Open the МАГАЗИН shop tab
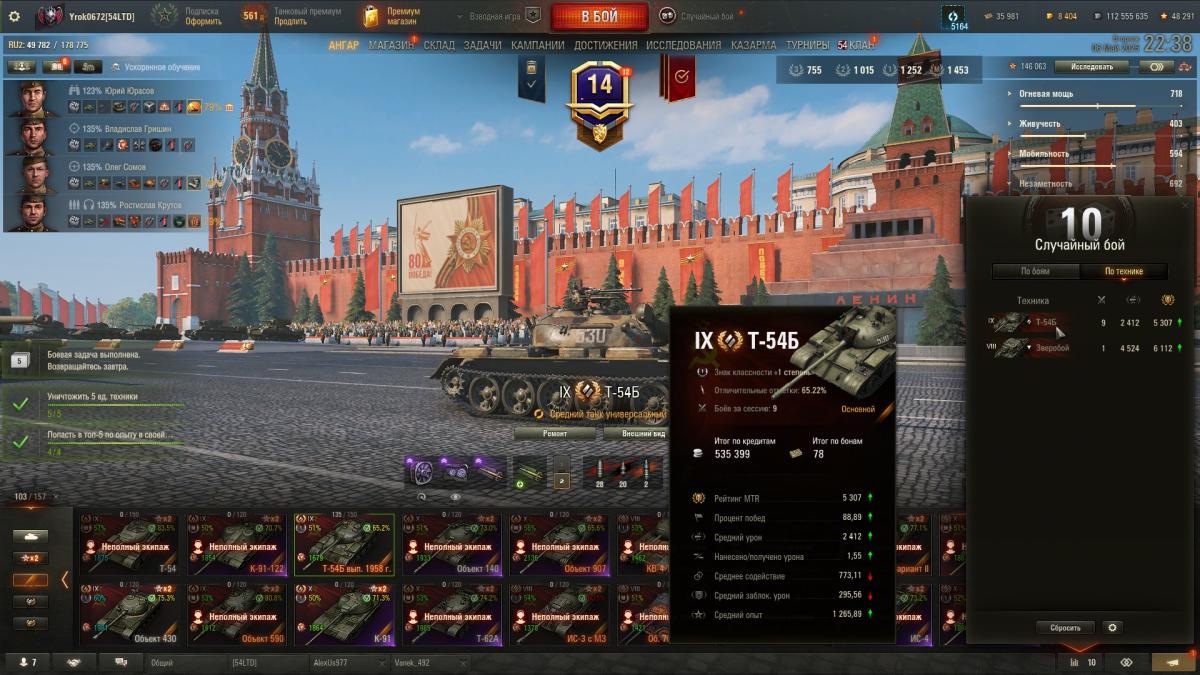The height and width of the screenshot is (675, 1200). click(390, 45)
